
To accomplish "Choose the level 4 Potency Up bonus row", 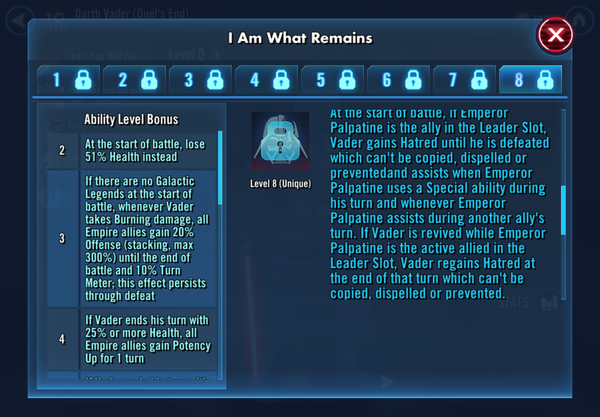I will coord(133,338).
